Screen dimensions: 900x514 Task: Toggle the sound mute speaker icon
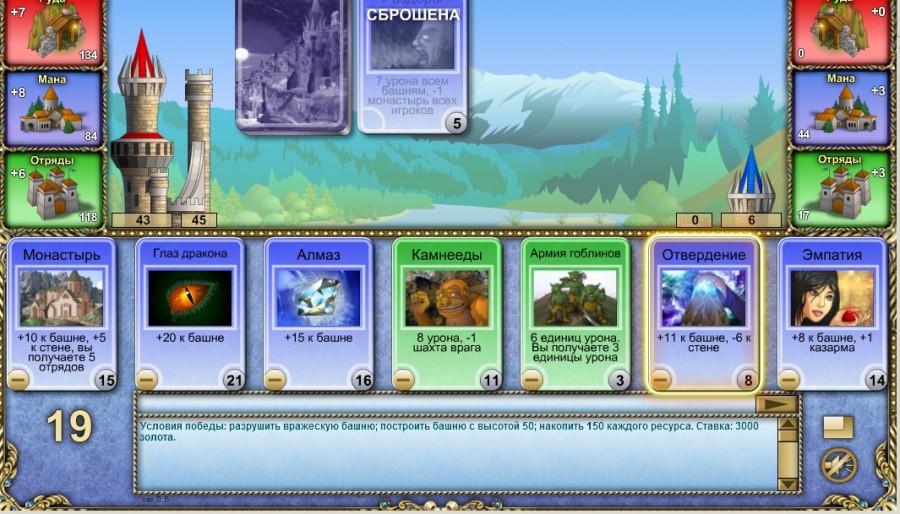(x=838, y=466)
